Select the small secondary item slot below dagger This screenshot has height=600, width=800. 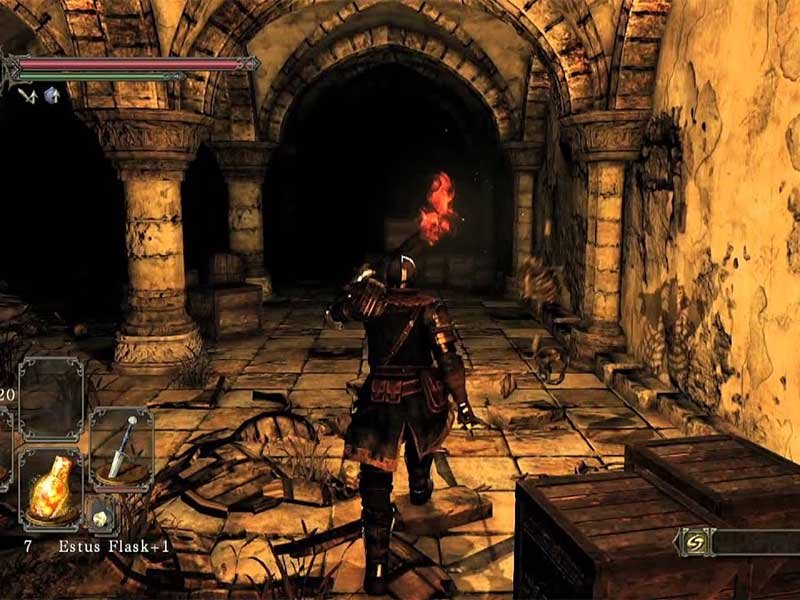pyautogui.click(x=101, y=516)
